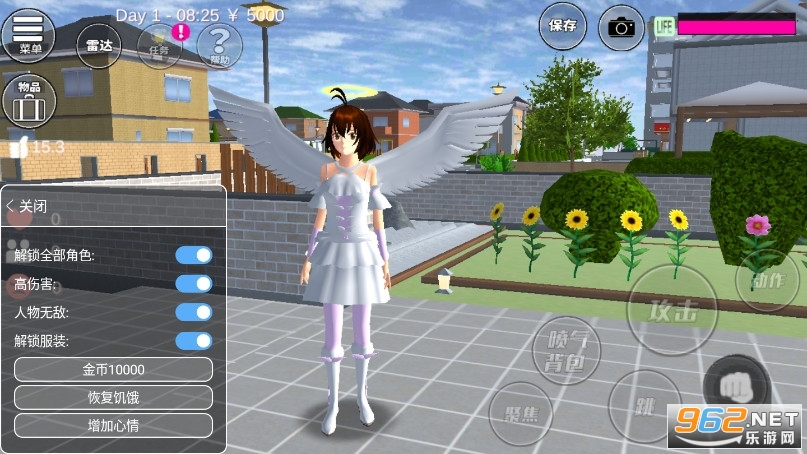Toggle the 高伤害 high damage switch

pos(194,283)
